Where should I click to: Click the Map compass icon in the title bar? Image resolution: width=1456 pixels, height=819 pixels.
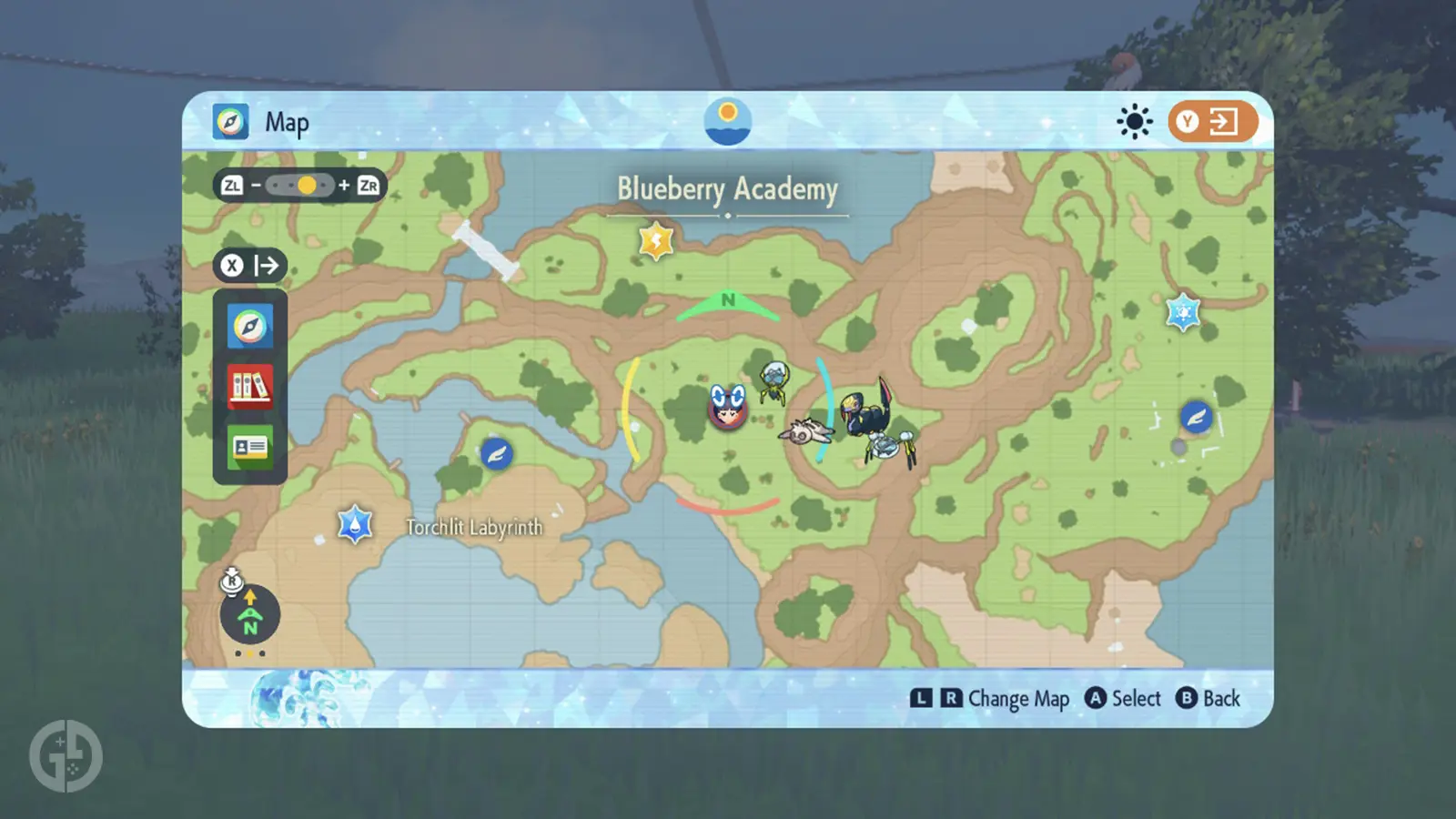coord(231,120)
